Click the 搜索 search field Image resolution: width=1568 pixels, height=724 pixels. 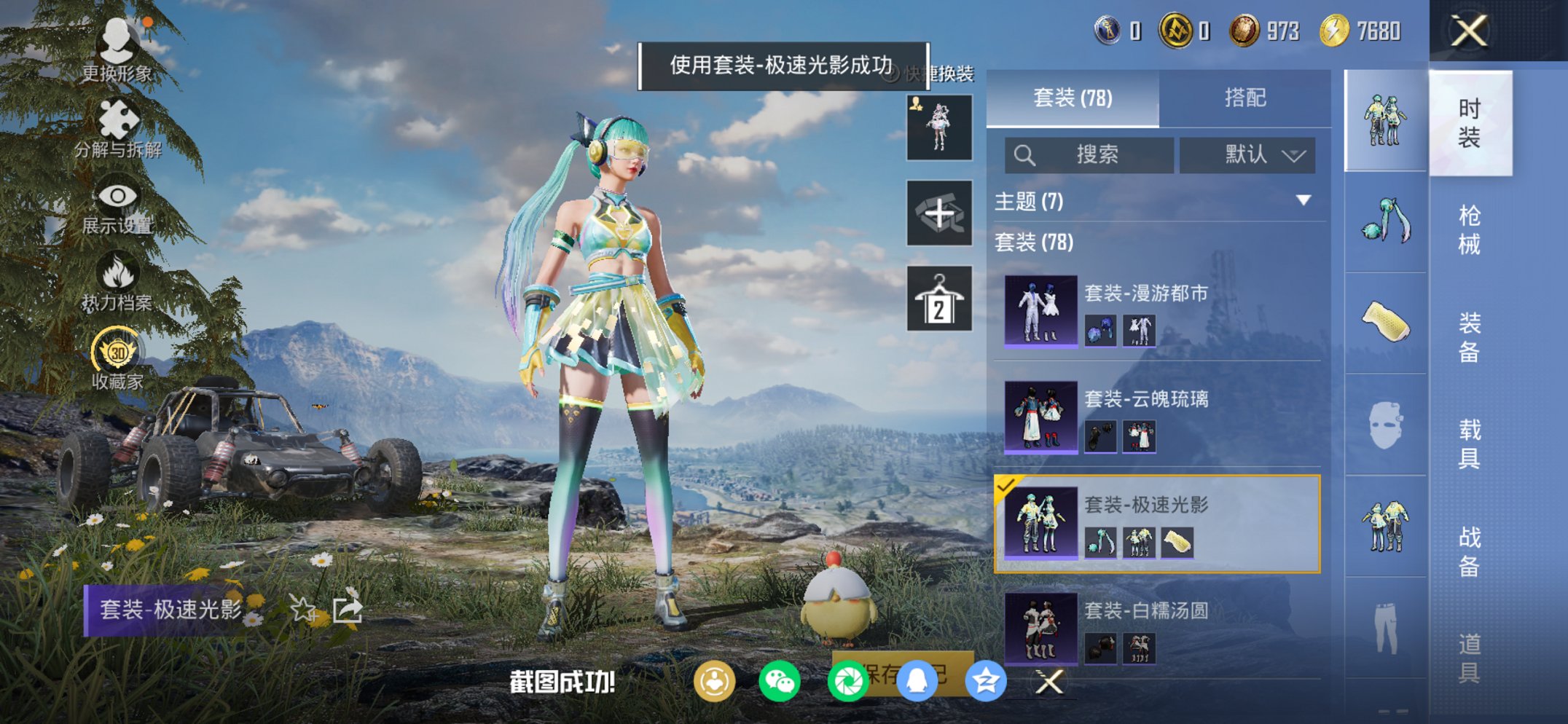pyautogui.click(x=1093, y=155)
